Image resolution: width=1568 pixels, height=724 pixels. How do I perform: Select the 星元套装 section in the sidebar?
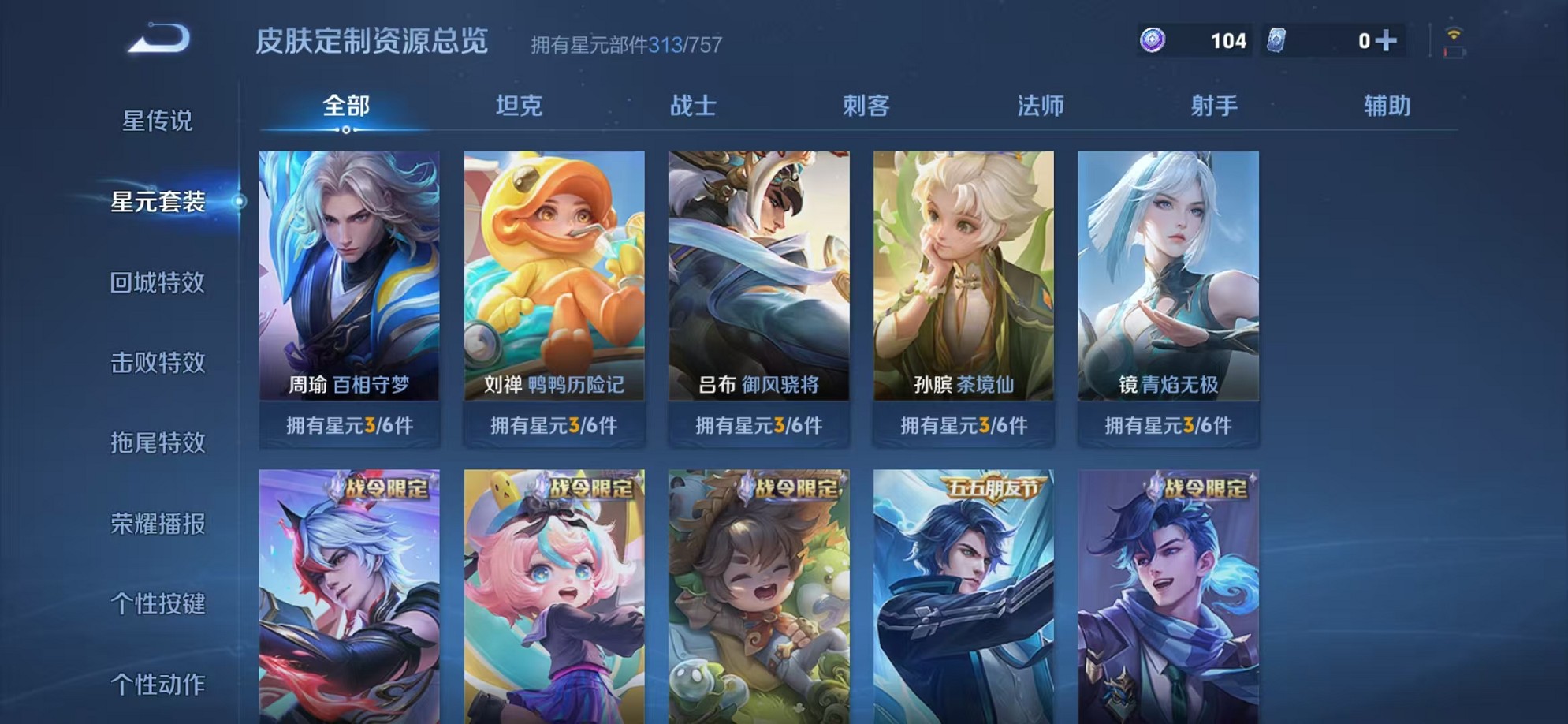pos(158,203)
